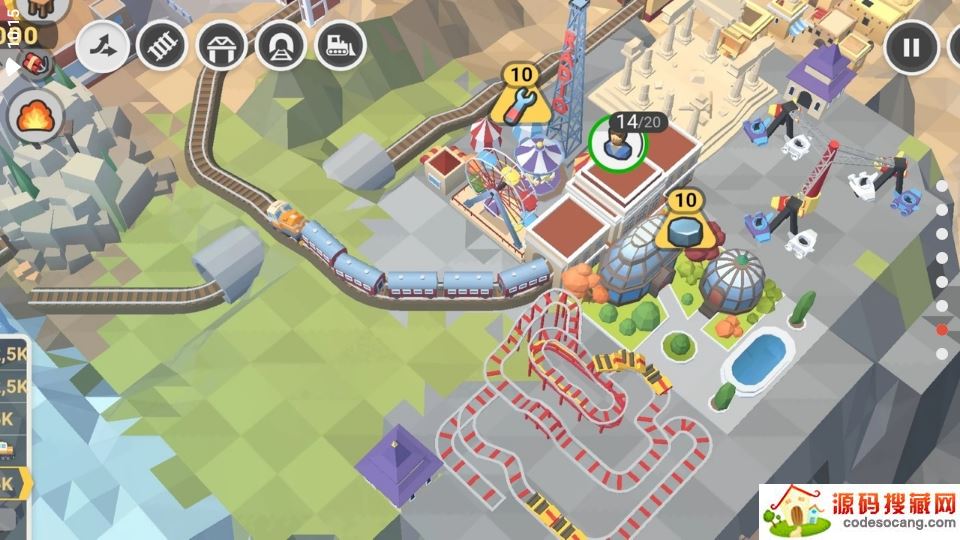Image resolution: width=960 pixels, height=540 pixels.
Task: Tap the fire explosion icon
Action: [36, 119]
